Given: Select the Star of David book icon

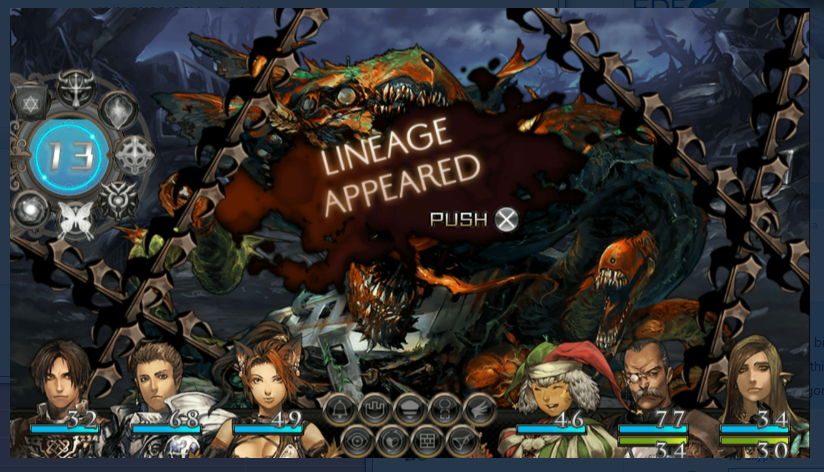Looking at the screenshot, I should tap(28, 101).
